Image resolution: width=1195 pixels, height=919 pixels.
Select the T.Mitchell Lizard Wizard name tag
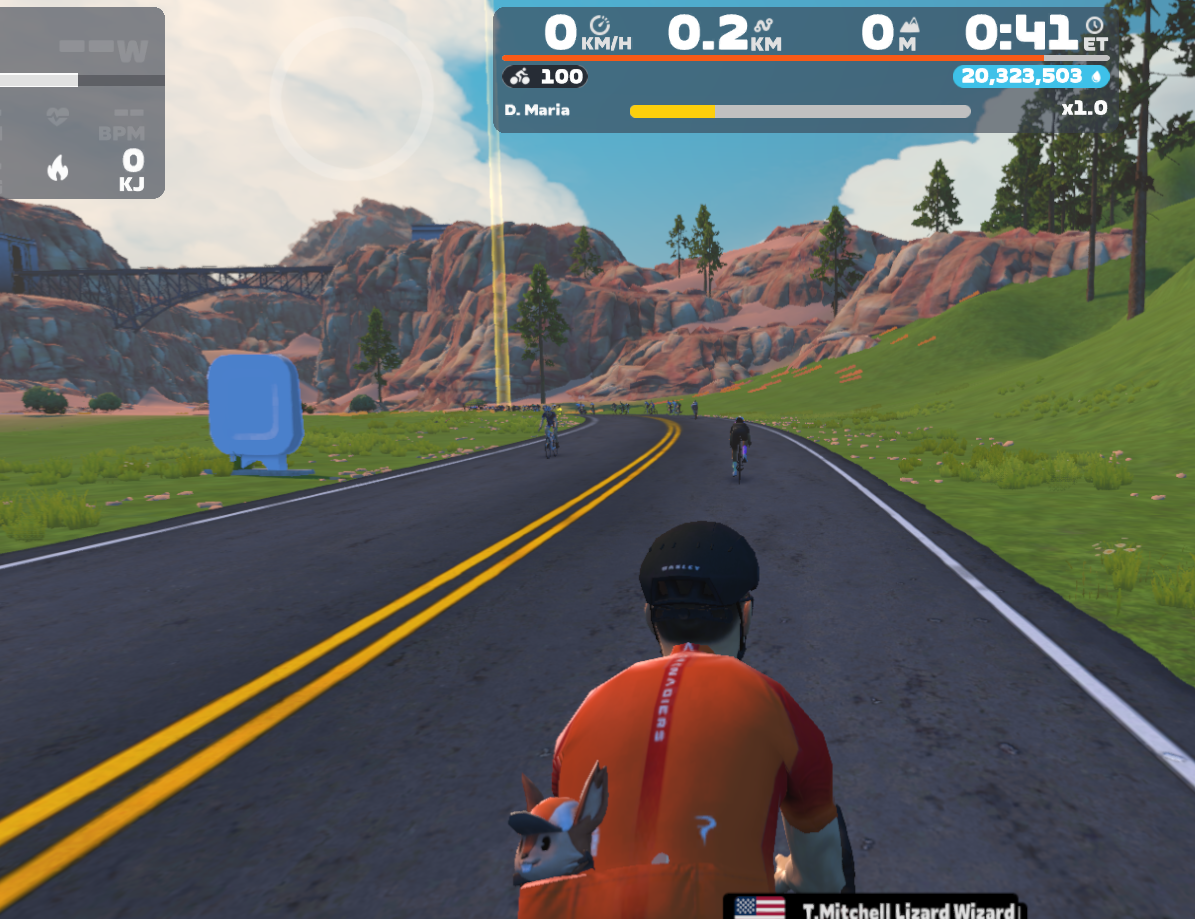coord(872,908)
